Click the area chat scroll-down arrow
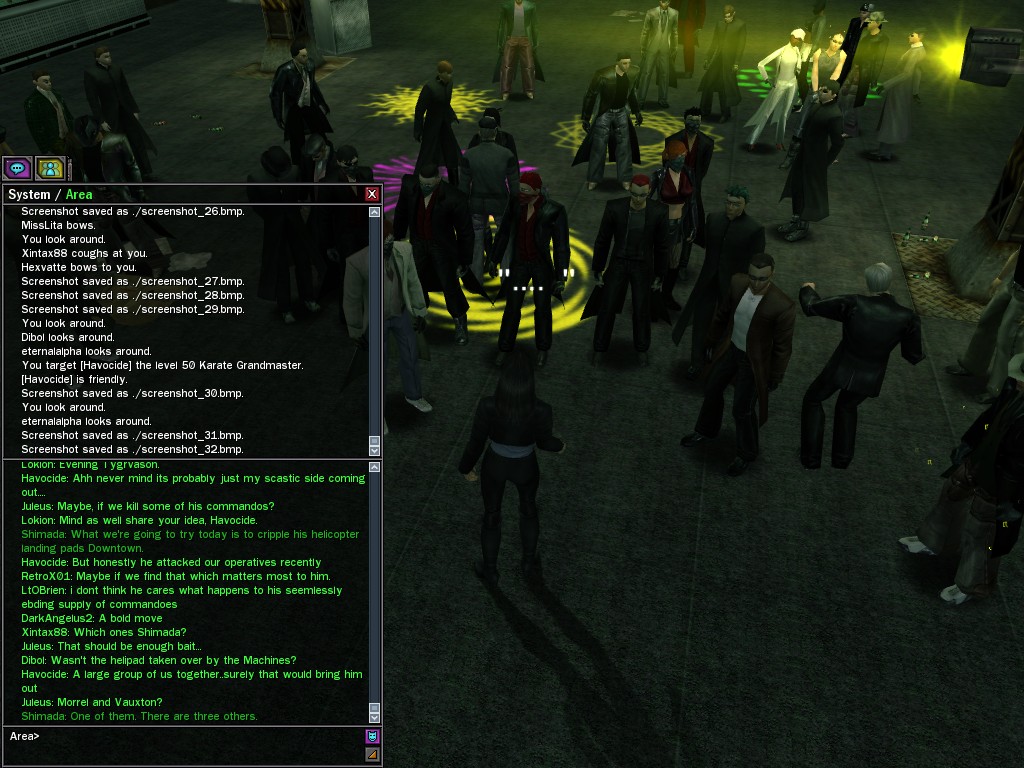 375,717
